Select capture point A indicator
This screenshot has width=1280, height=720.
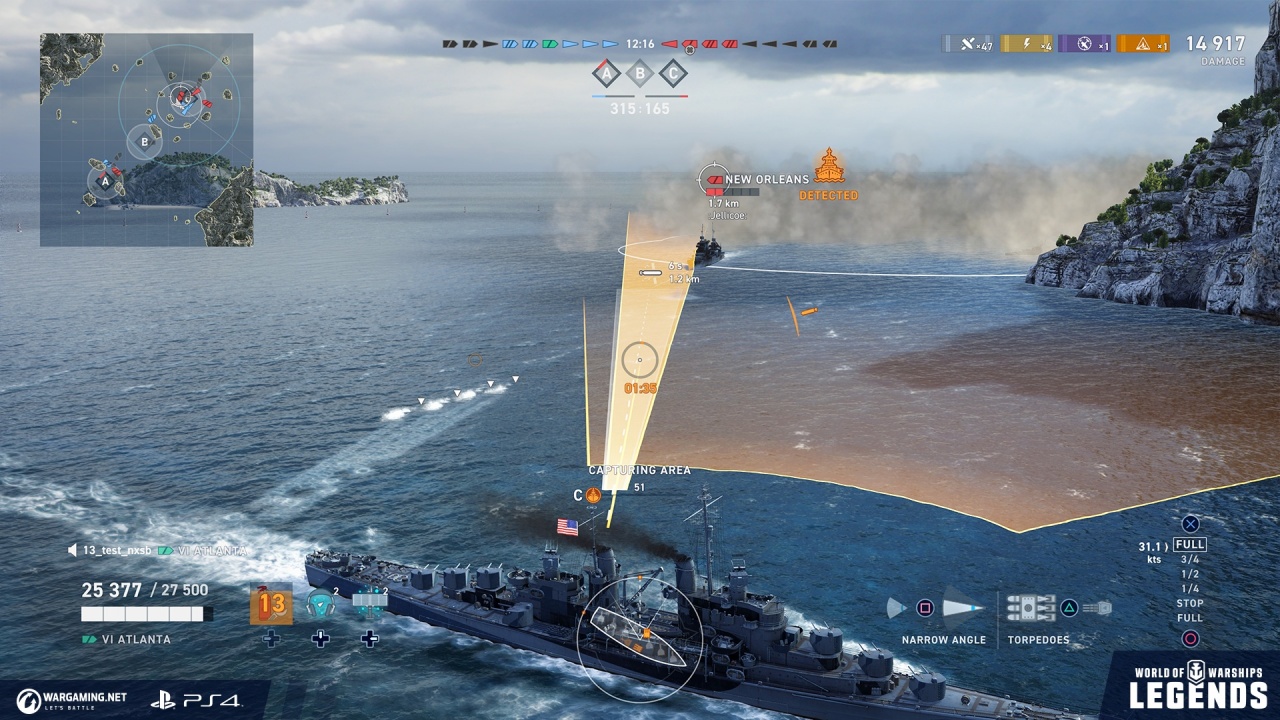point(606,73)
